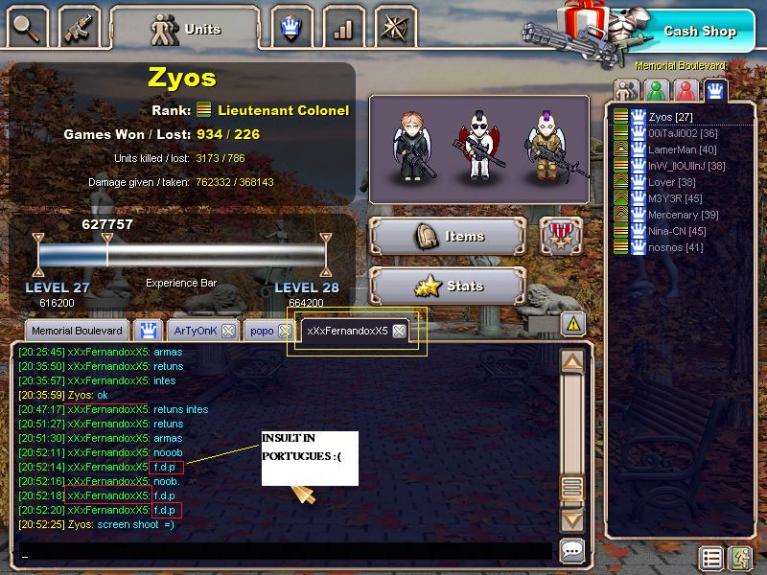
Task: Open the bar chart rankings tab
Action: (x=343, y=28)
